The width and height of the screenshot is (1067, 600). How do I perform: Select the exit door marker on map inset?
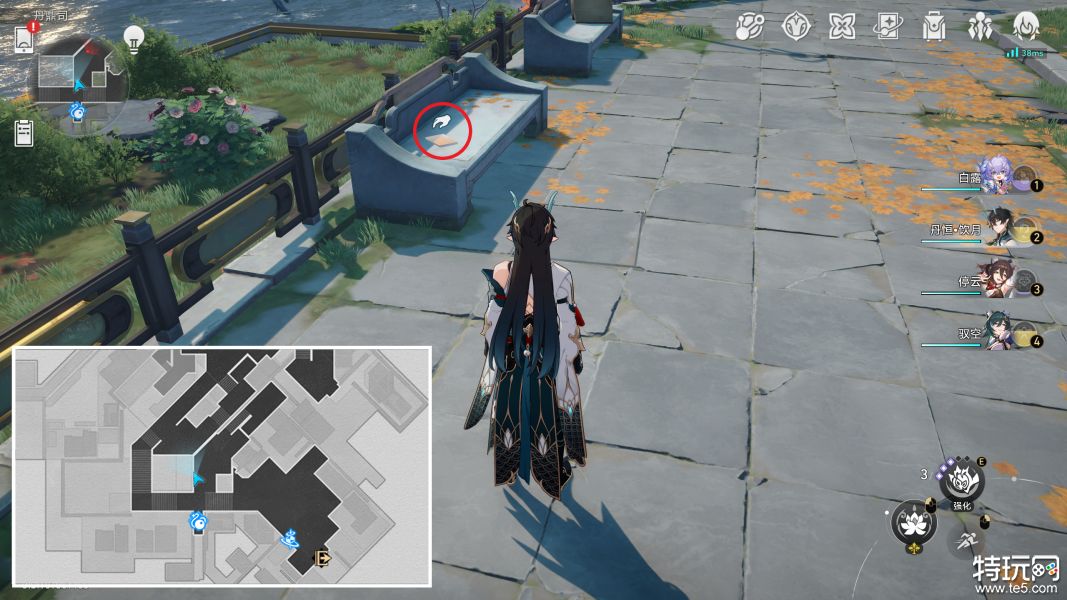pos(324,558)
